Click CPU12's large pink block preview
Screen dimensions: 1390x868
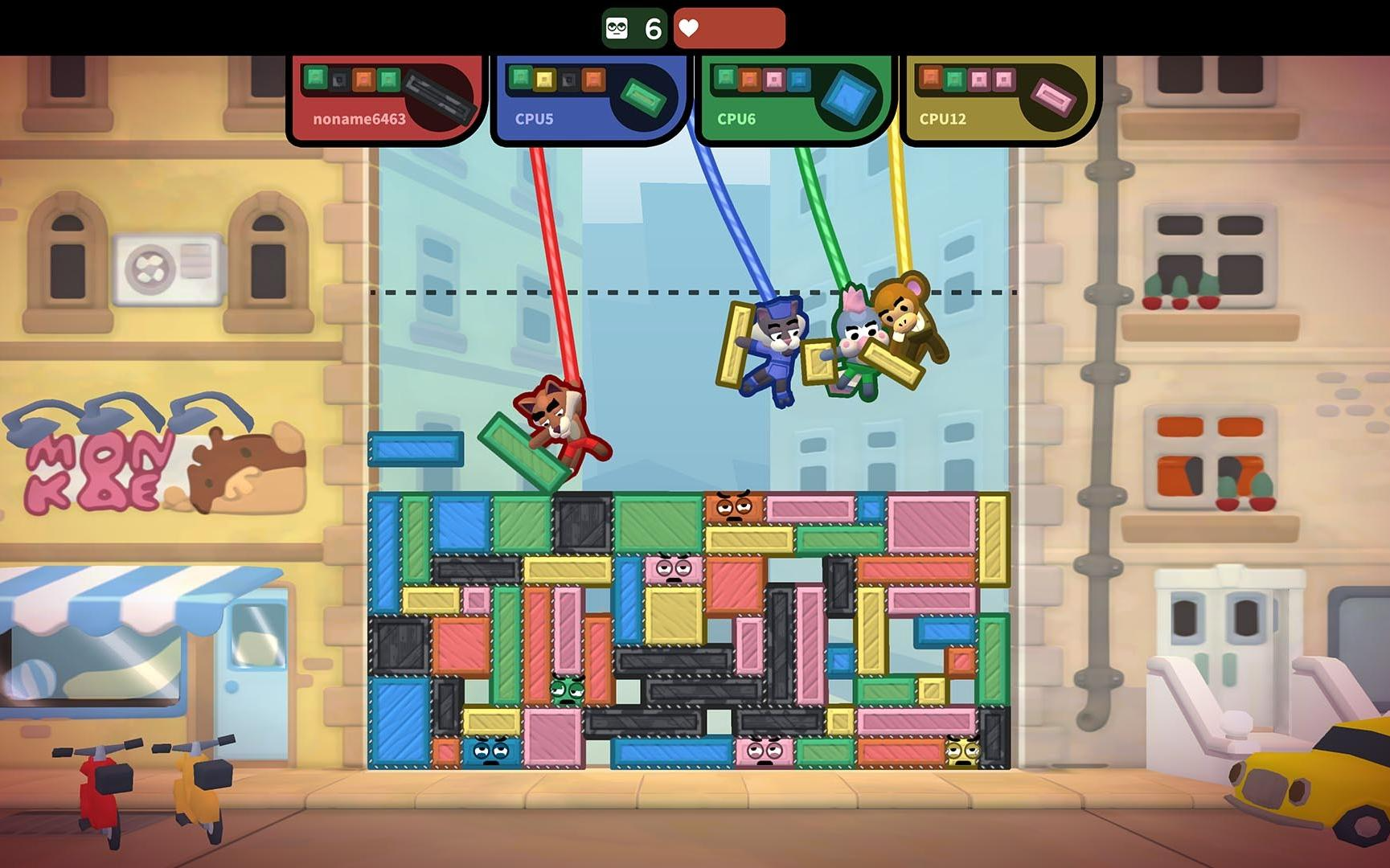1052,97
